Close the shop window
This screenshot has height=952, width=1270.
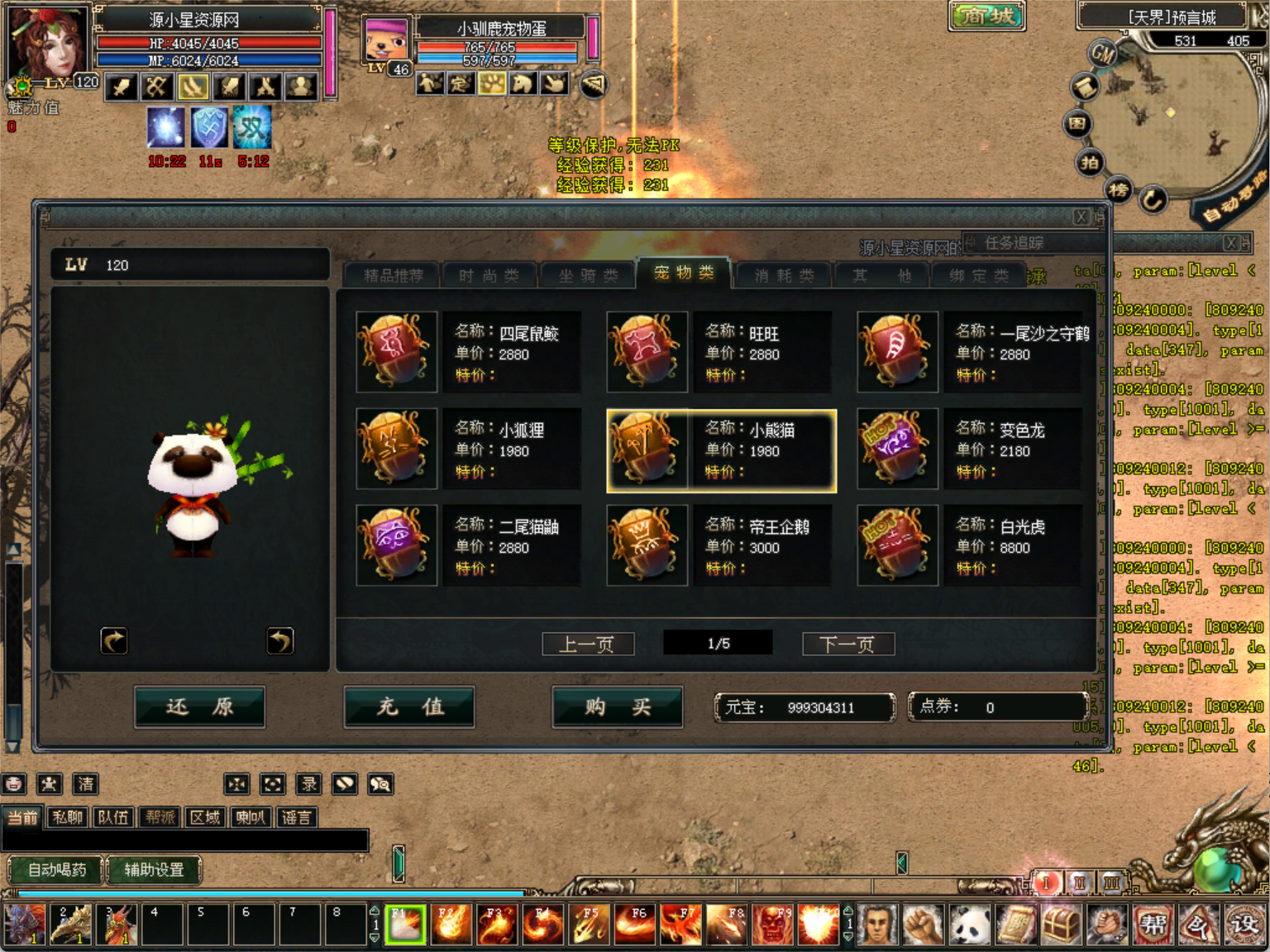pos(1081,217)
